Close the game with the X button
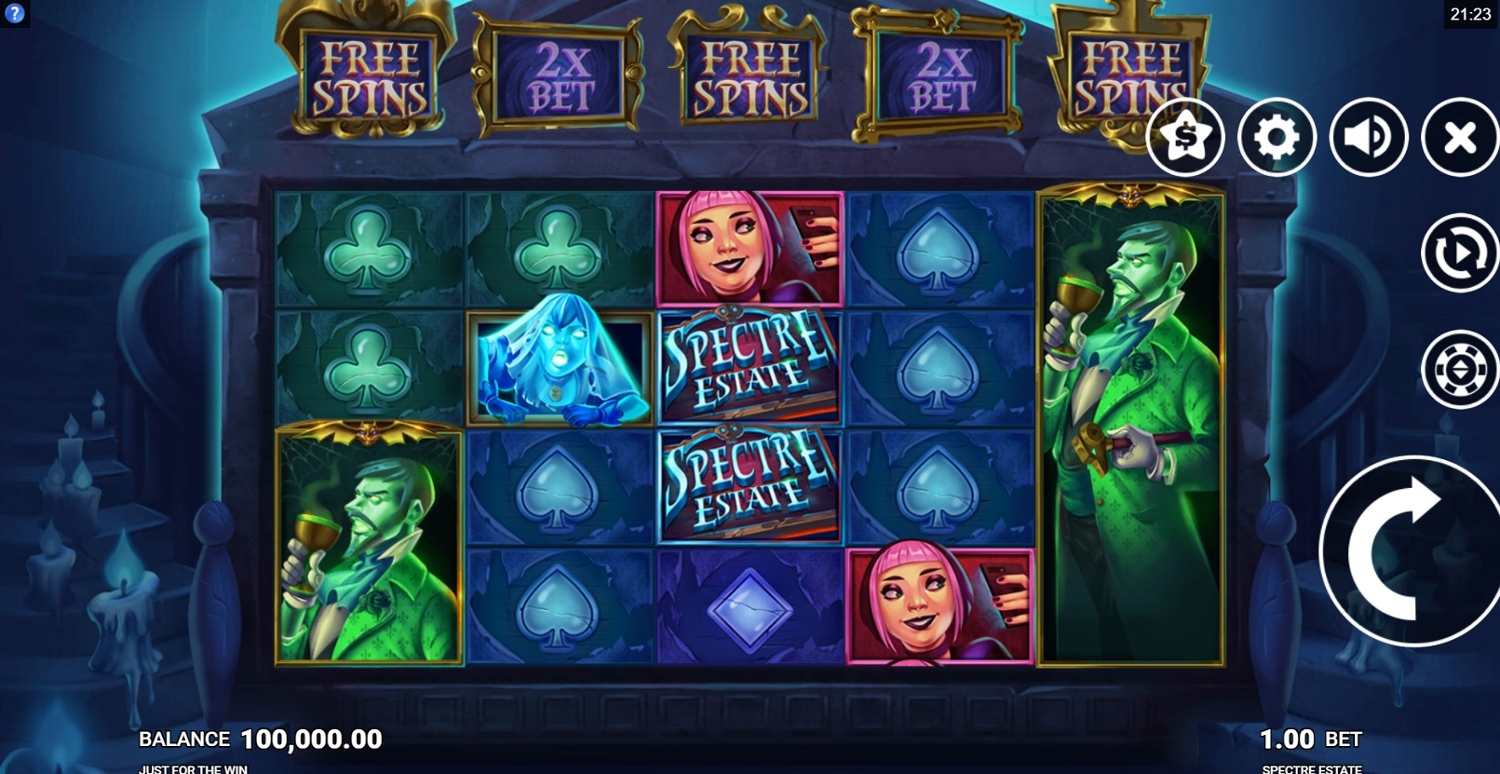The image size is (1500, 774). 1459,138
